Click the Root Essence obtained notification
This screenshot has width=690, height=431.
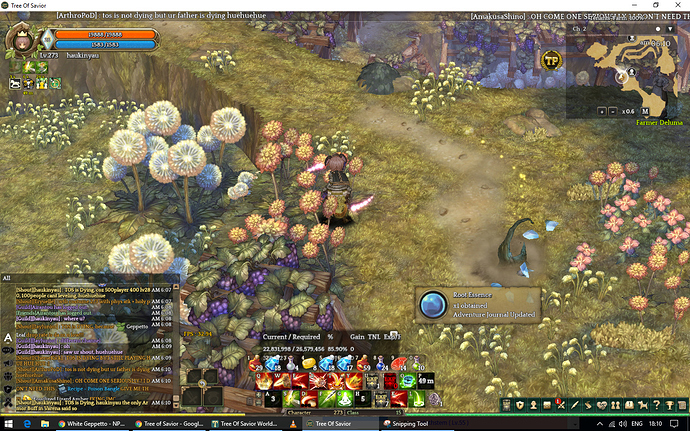tap(477, 304)
